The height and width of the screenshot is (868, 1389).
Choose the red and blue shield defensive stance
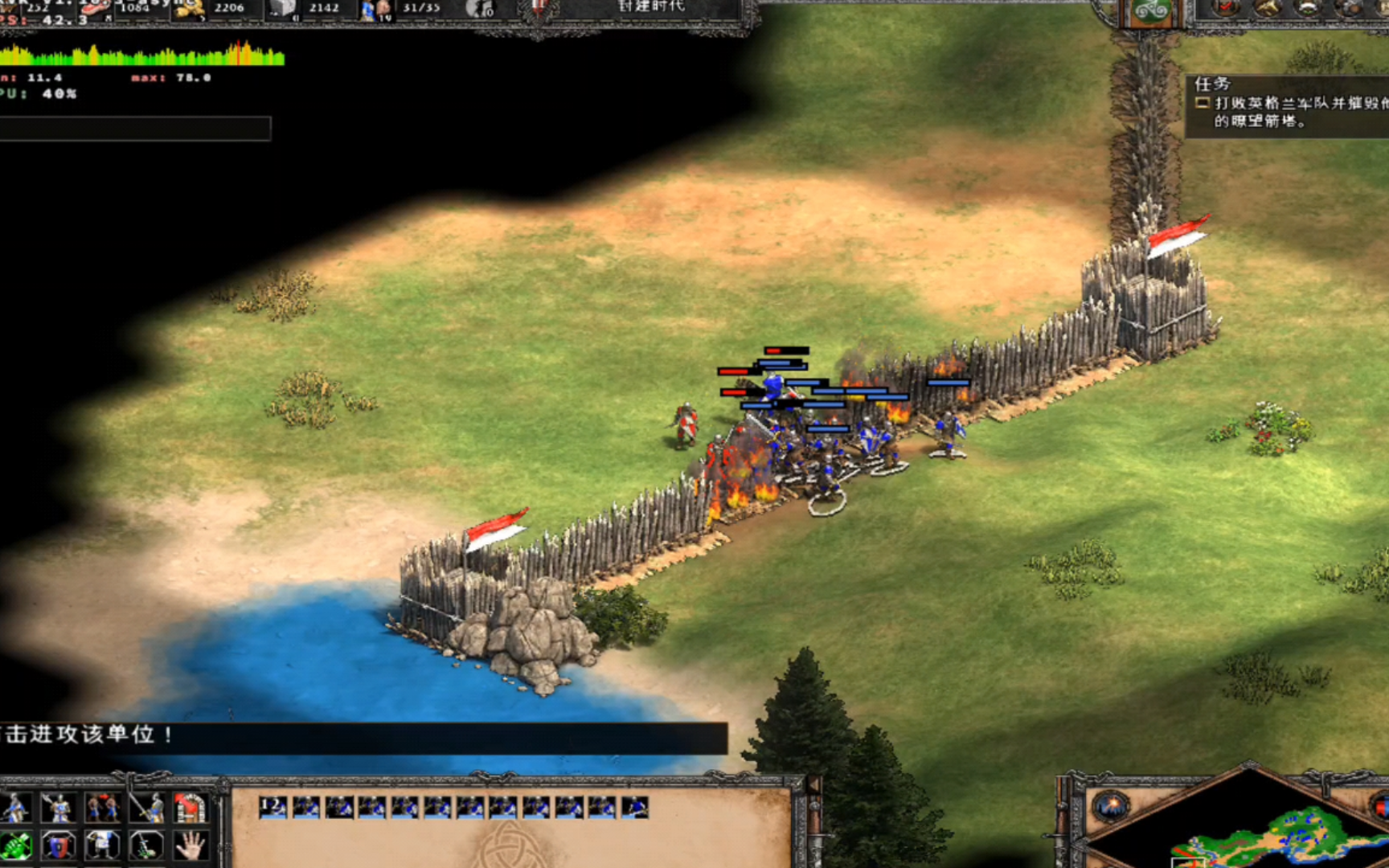click(58, 845)
